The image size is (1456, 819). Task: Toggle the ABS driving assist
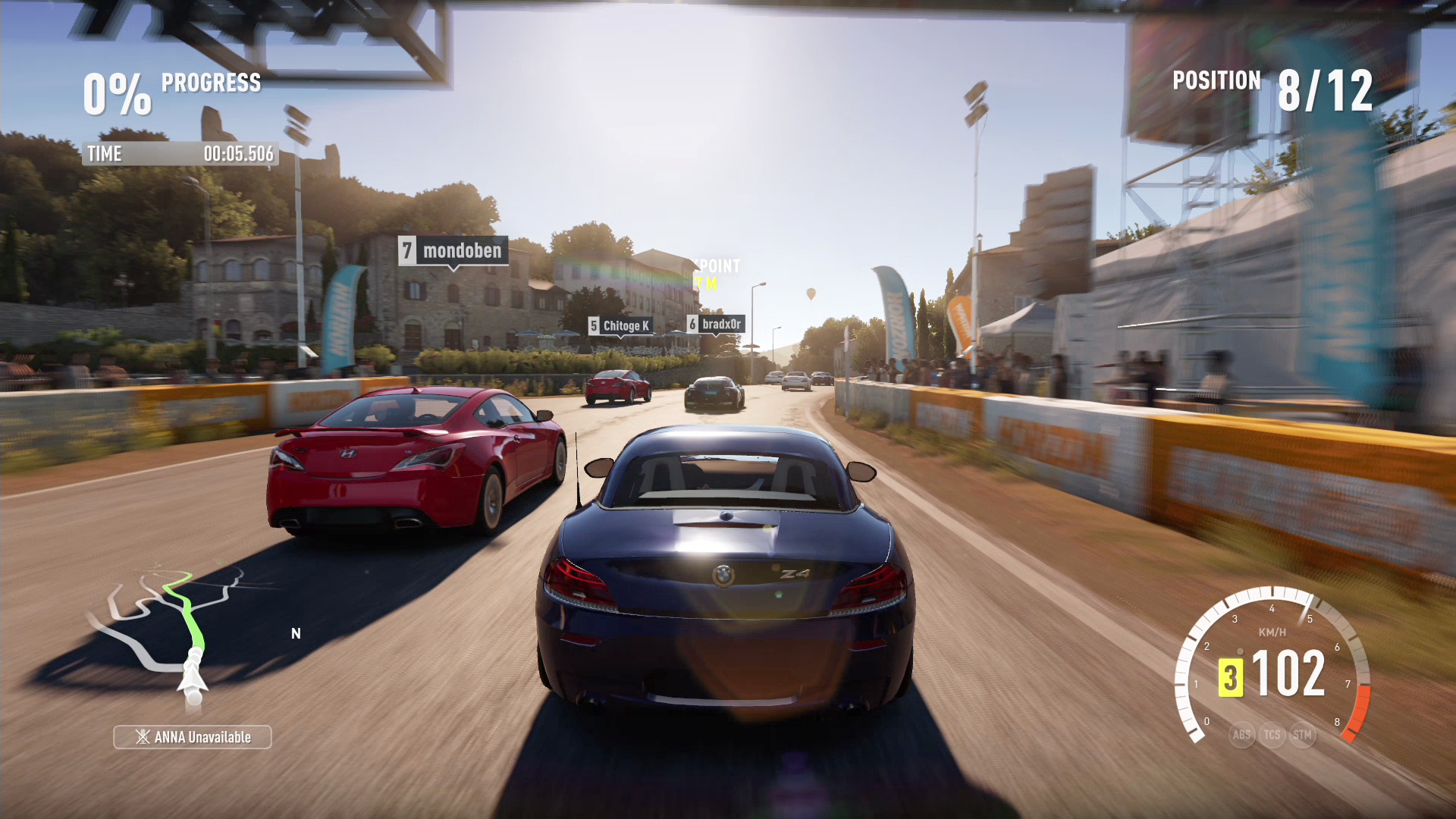tap(1241, 734)
